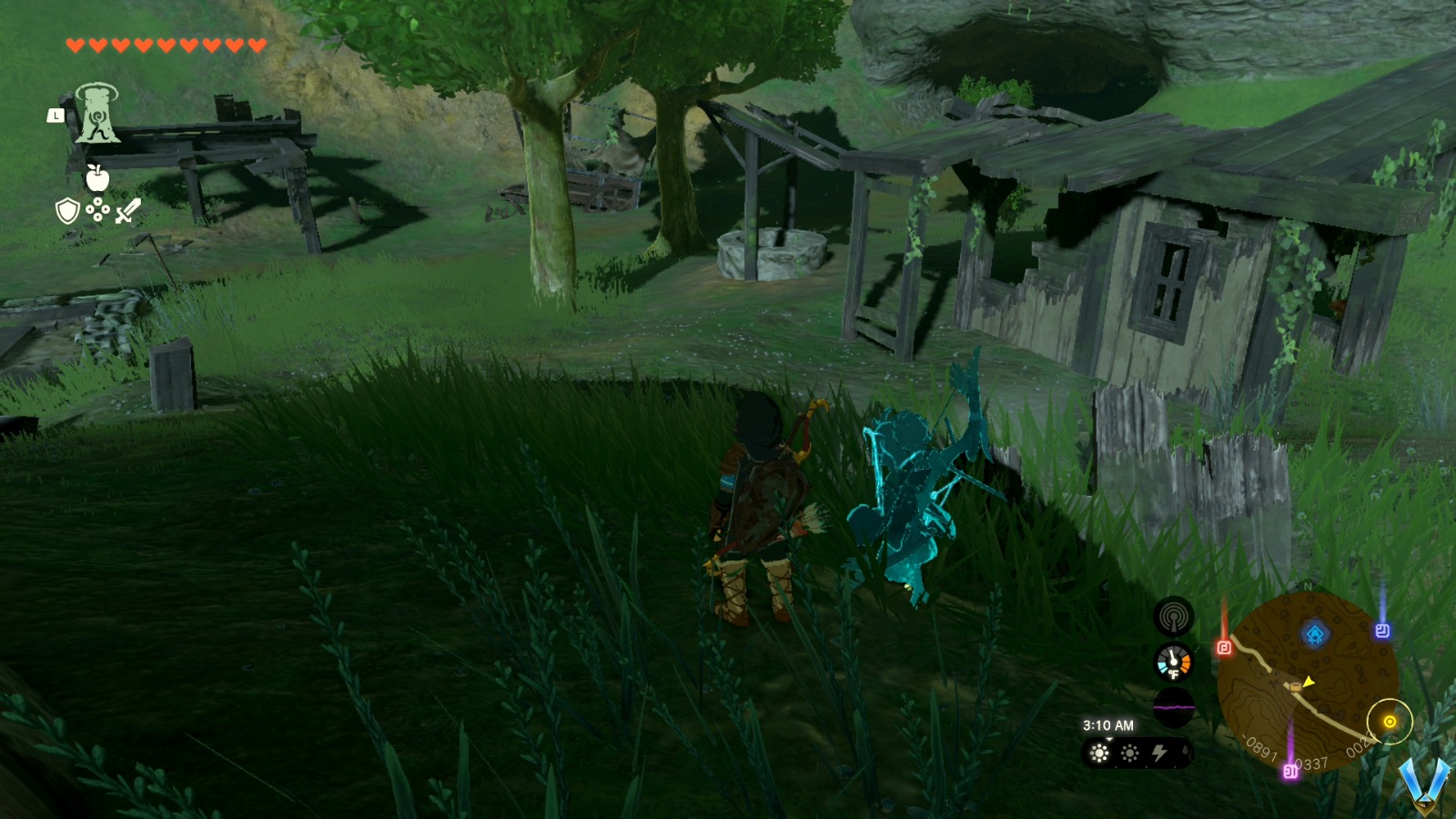Click the apple food icon
Screen dimensions: 1456x819
pyautogui.click(x=97, y=177)
